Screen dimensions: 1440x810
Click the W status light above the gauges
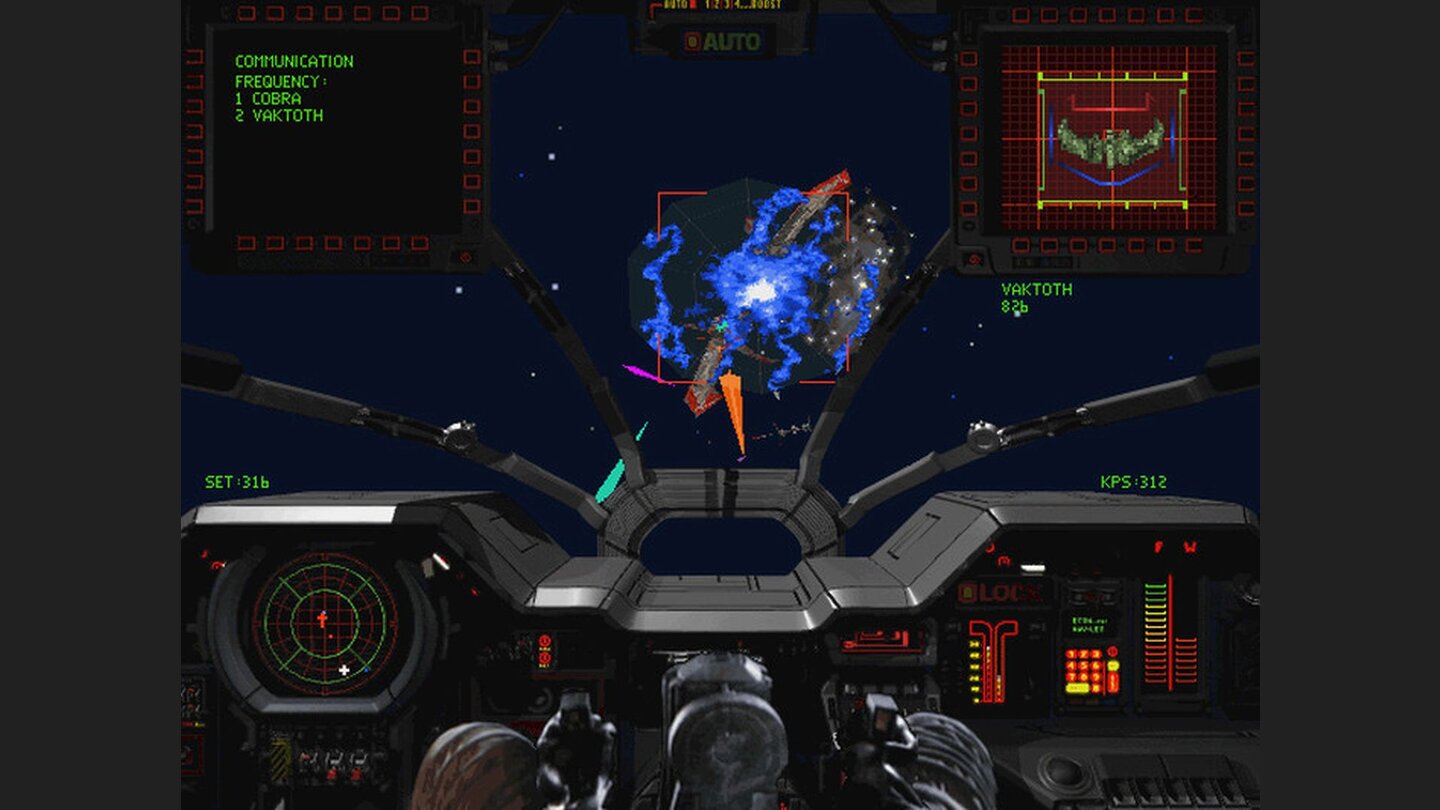pyautogui.click(x=1188, y=547)
